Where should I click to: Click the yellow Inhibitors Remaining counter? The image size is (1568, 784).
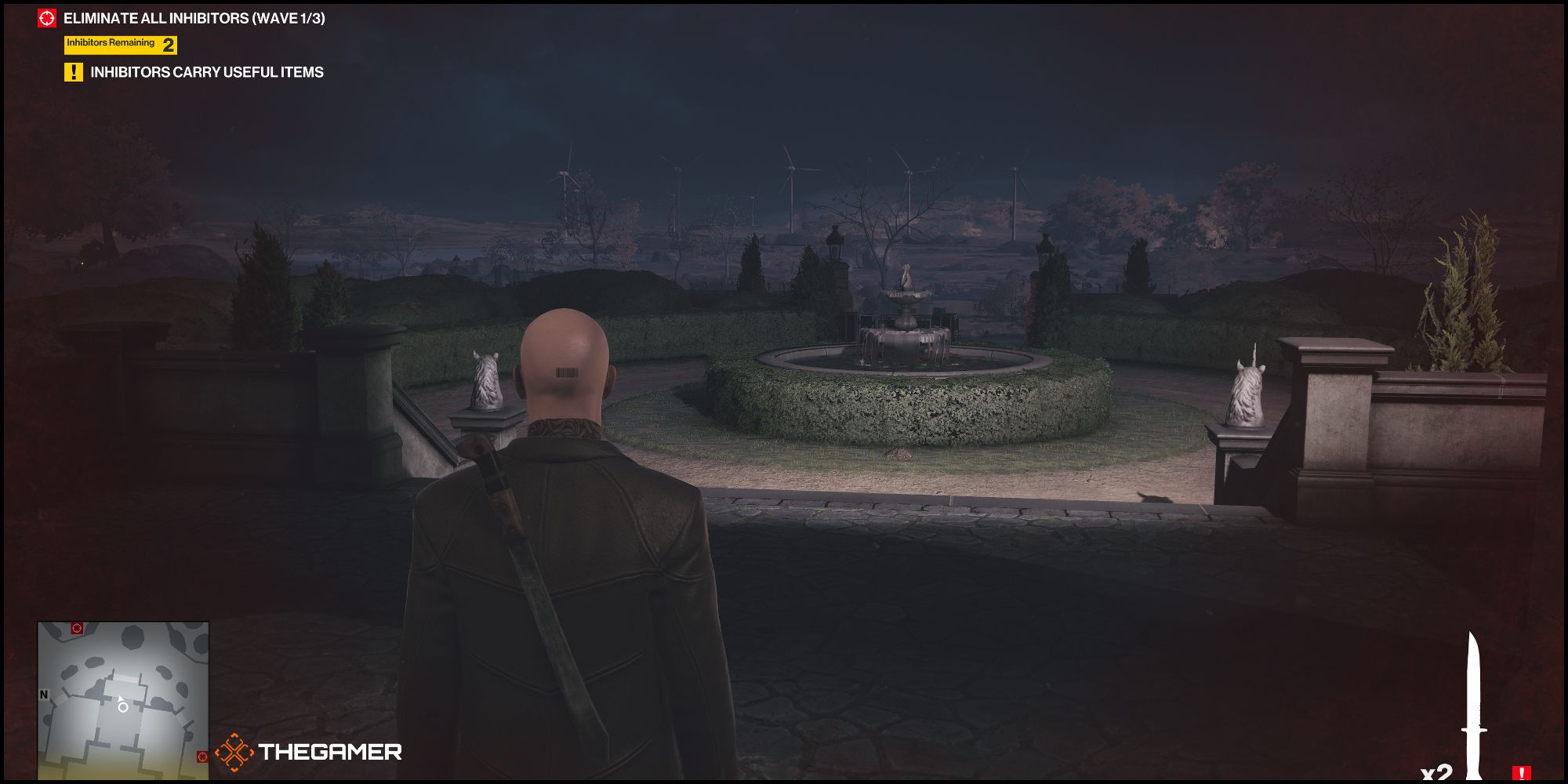pyautogui.click(x=110, y=44)
